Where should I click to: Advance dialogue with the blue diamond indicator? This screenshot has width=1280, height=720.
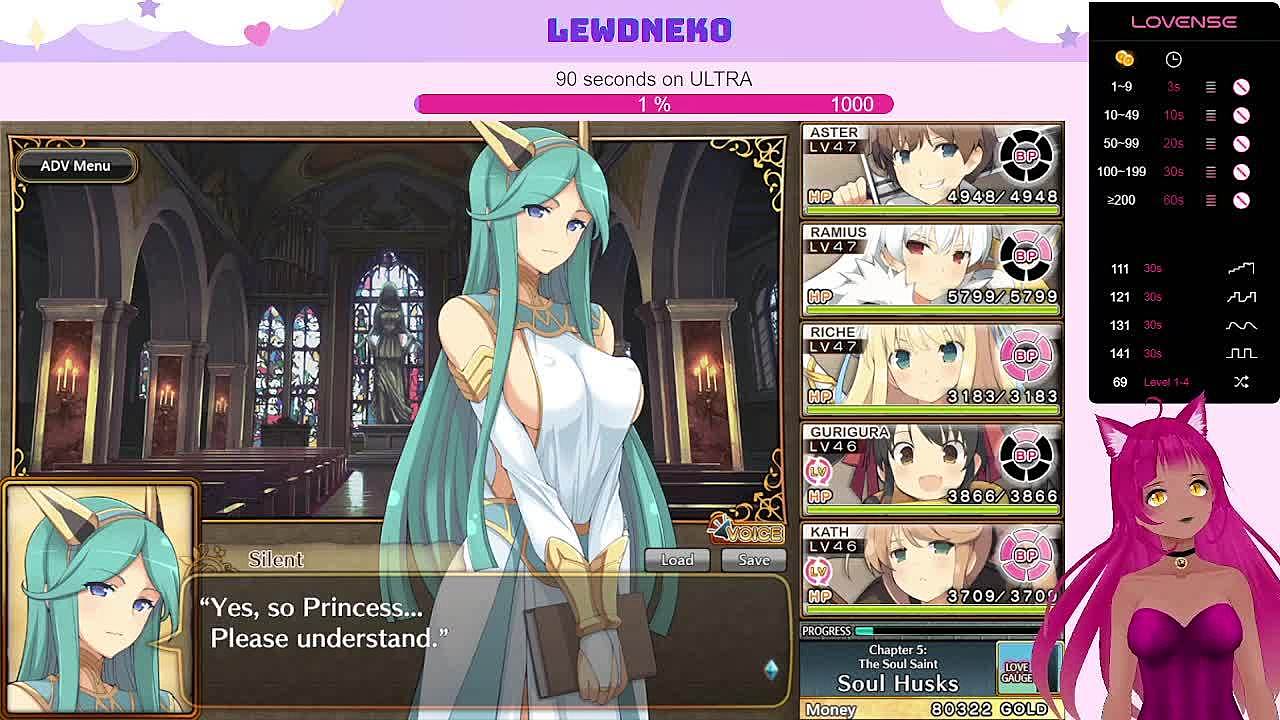pyautogui.click(x=770, y=669)
